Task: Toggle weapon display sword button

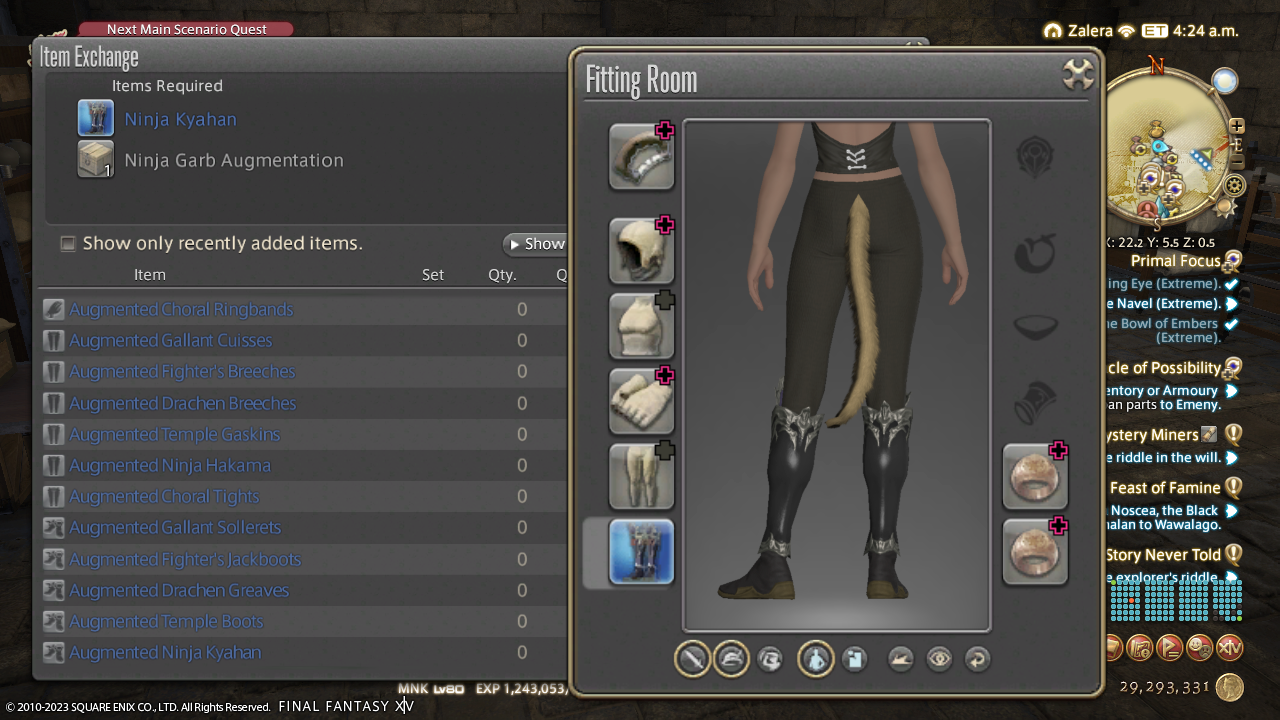Action: click(x=692, y=659)
